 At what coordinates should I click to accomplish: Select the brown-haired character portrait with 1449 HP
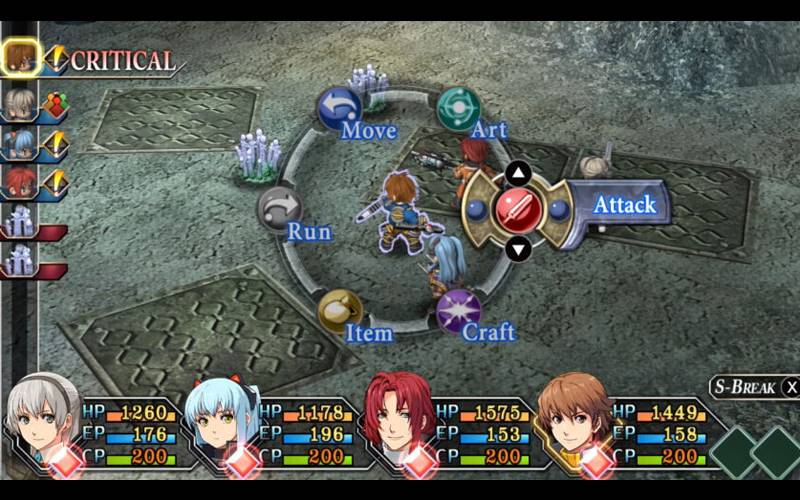[573, 418]
